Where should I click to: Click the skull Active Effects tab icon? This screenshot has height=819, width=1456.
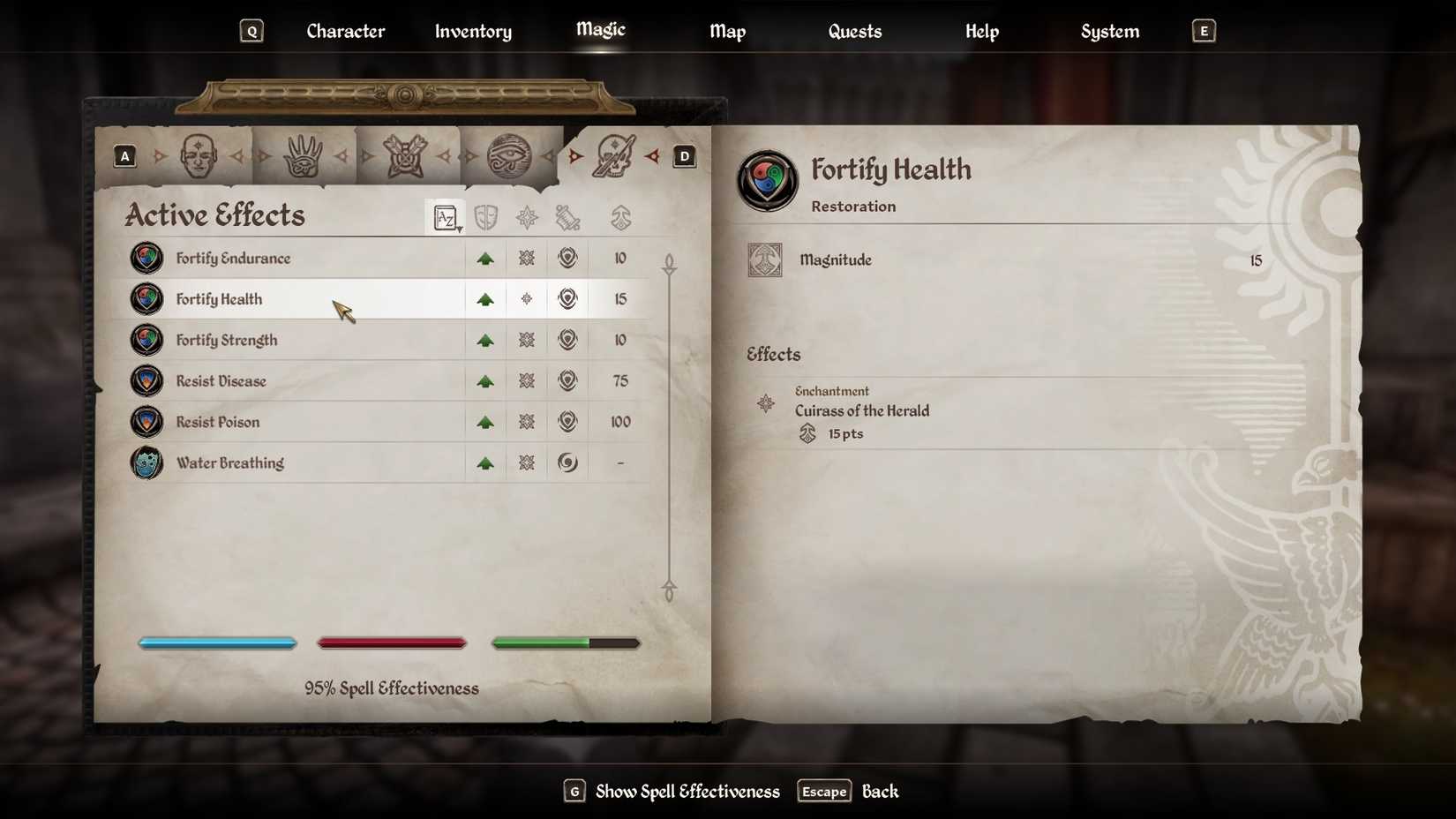click(617, 156)
